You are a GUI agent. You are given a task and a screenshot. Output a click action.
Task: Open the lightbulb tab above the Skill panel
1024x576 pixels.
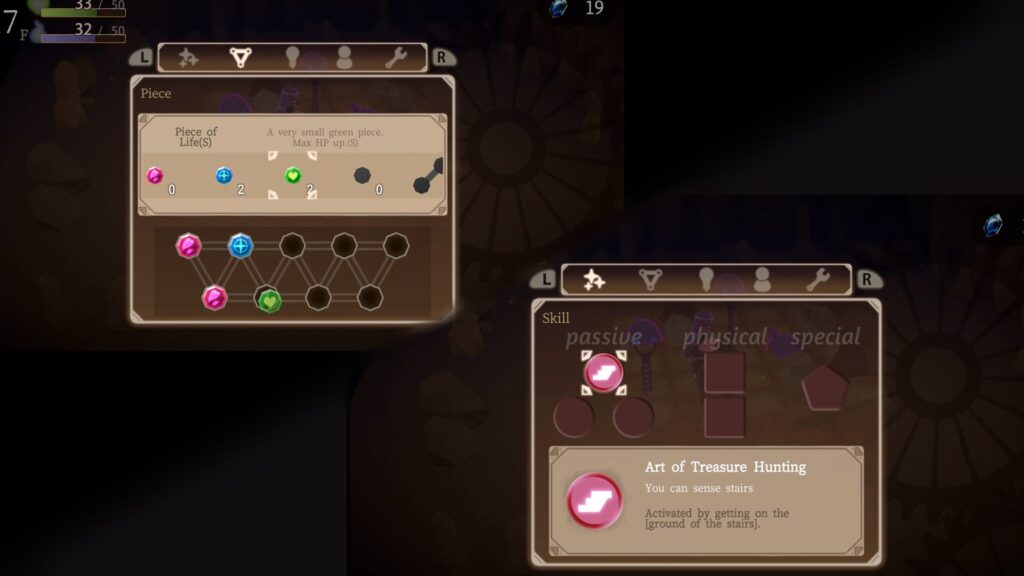(x=706, y=280)
